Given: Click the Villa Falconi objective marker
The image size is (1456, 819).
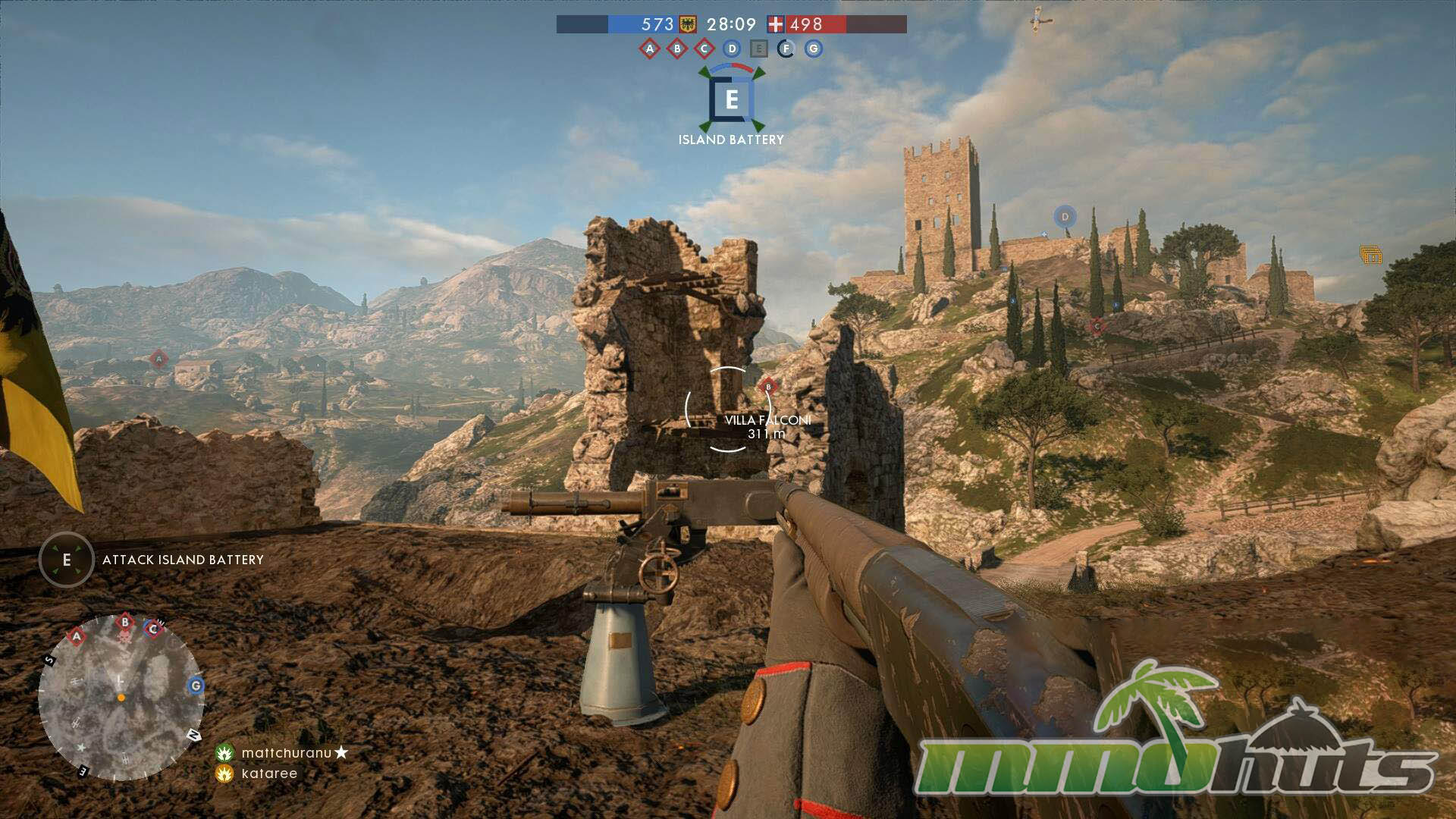Looking at the screenshot, I should point(768,387).
